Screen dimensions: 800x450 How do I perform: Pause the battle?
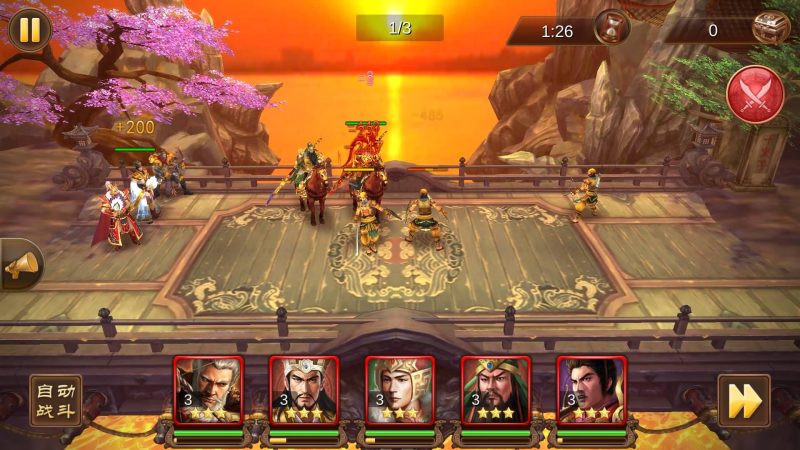tap(30, 29)
